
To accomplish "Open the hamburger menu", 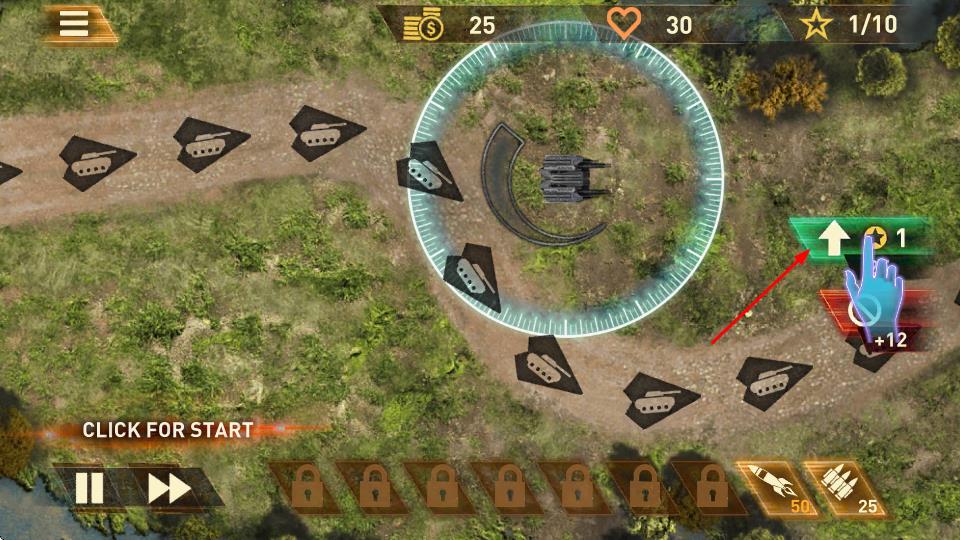I will tap(74, 23).
